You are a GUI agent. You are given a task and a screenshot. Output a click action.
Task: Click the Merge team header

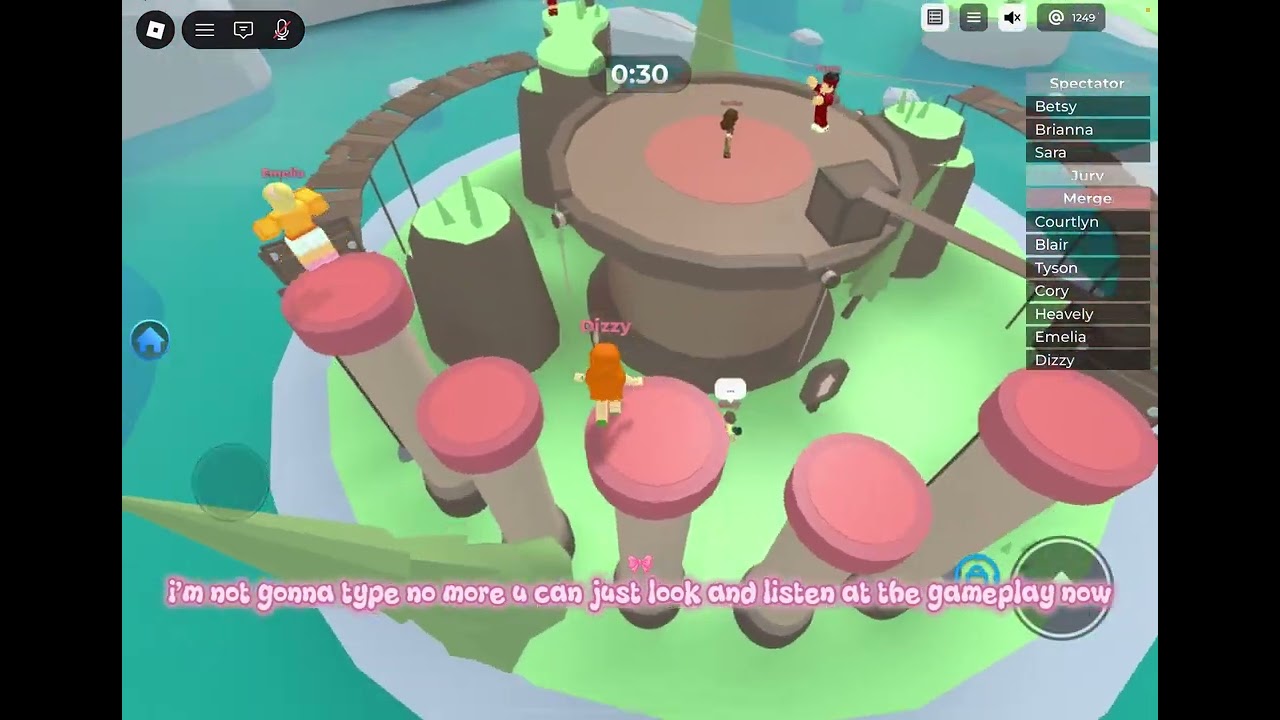tap(1087, 198)
